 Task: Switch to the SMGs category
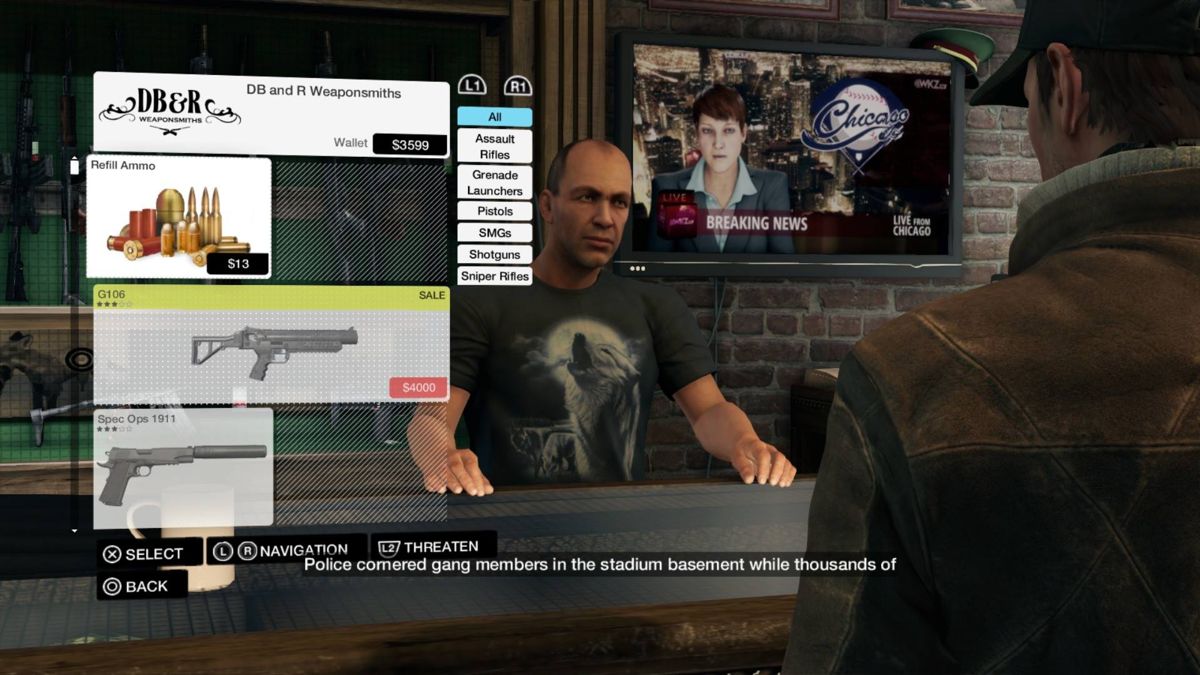pyautogui.click(x=494, y=232)
